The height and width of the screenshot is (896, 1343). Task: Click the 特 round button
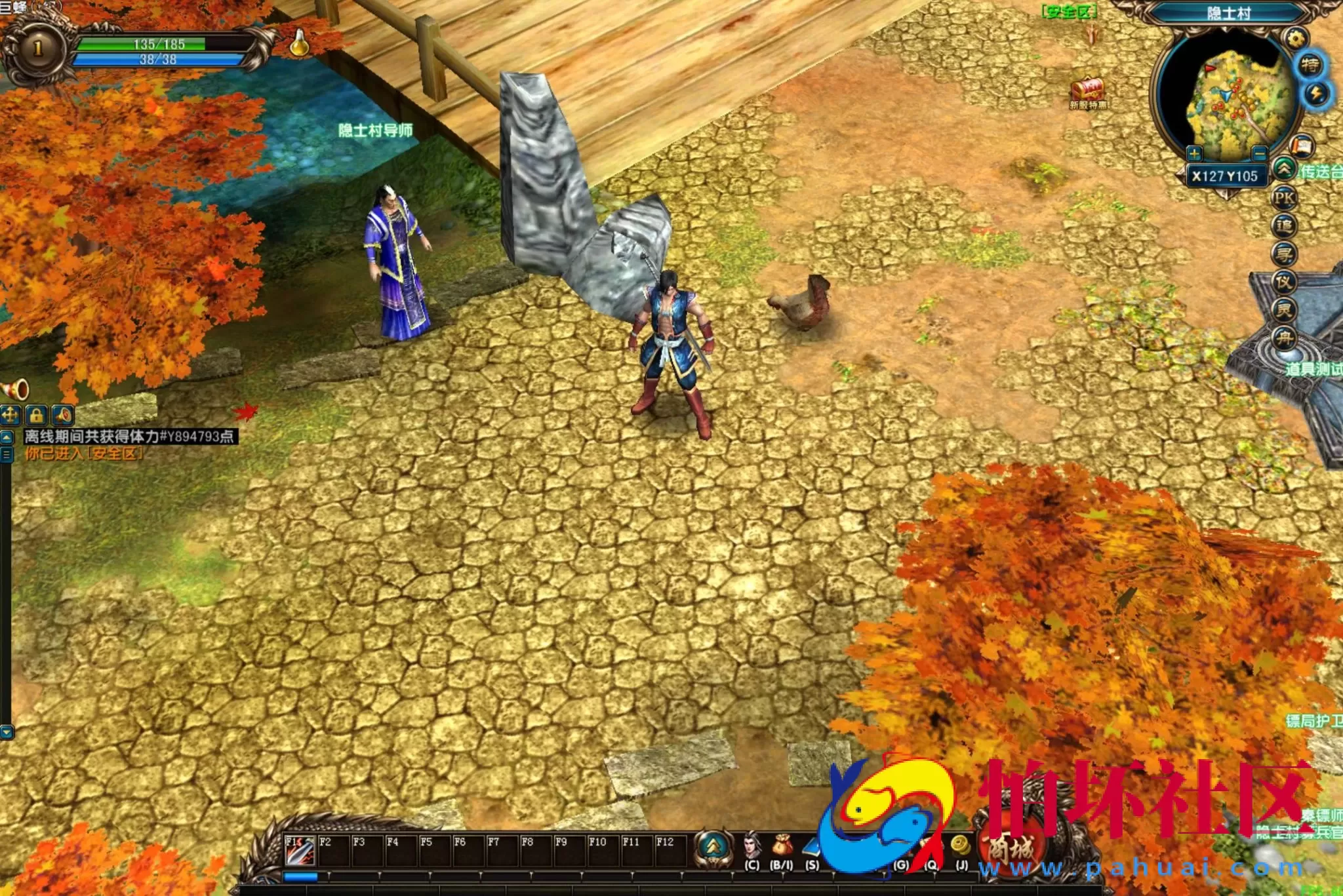pos(1310,65)
